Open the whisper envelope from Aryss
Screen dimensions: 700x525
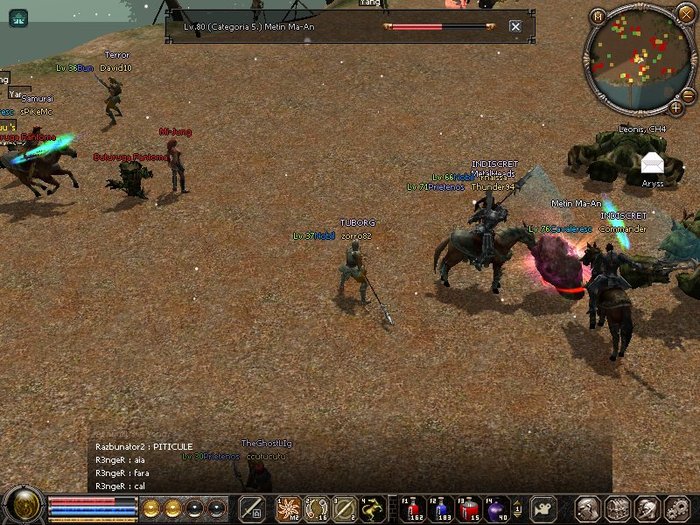[x=652, y=163]
